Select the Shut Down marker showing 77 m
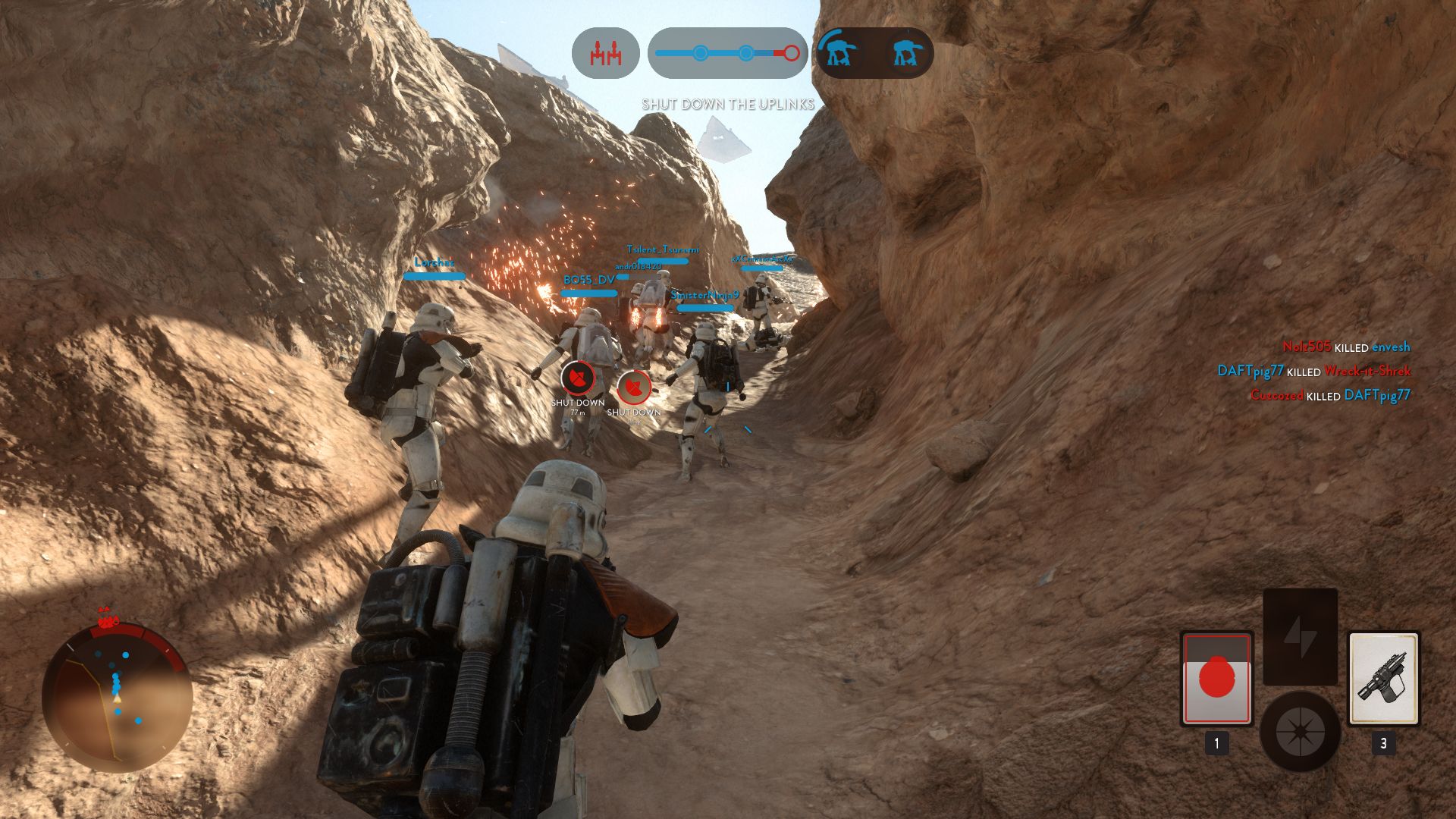 (577, 377)
